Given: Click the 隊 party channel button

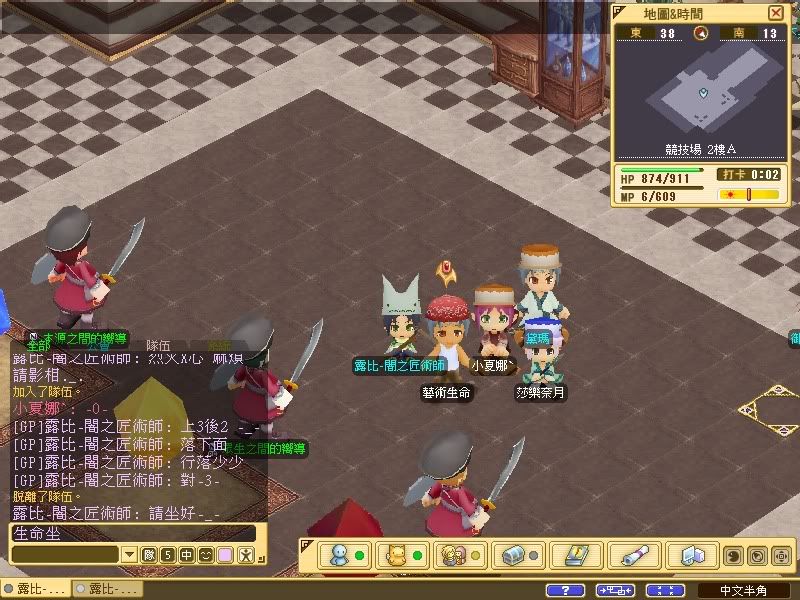Looking at the screenshot, I should pos(148,554).
